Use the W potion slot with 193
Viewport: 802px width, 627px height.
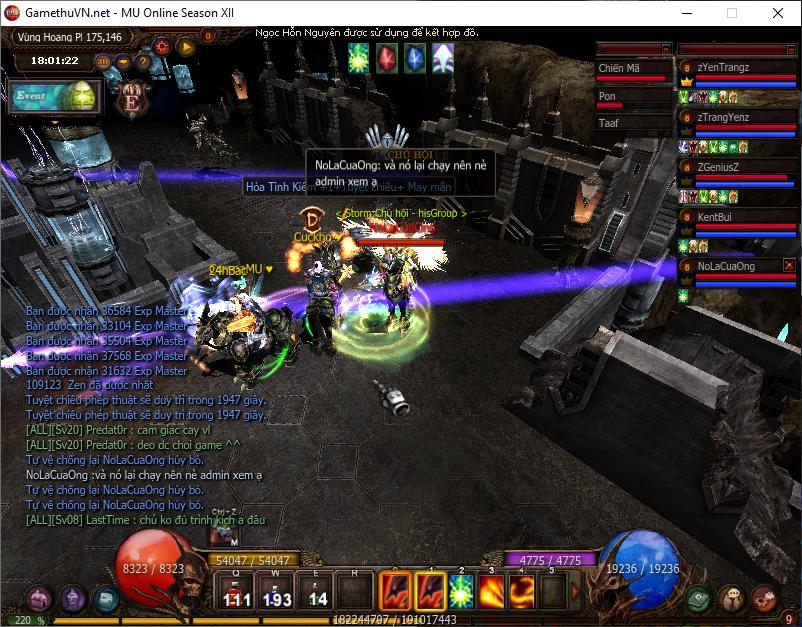point(277,589)
